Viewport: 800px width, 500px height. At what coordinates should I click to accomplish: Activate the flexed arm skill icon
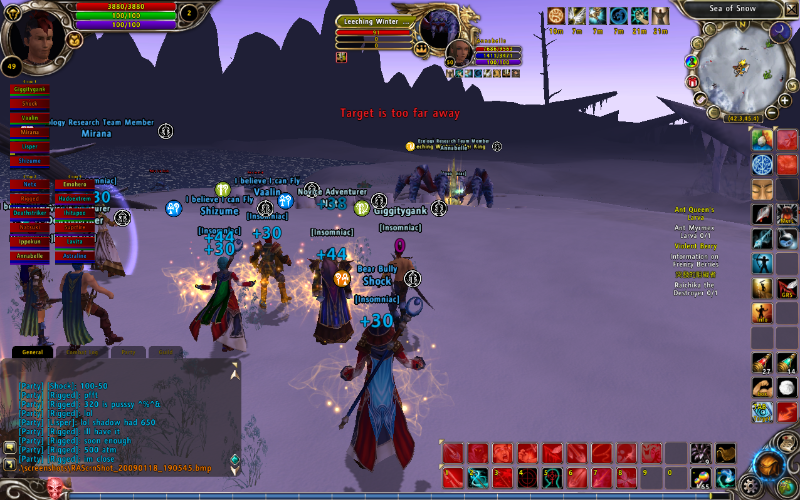(x=763, y=387)
